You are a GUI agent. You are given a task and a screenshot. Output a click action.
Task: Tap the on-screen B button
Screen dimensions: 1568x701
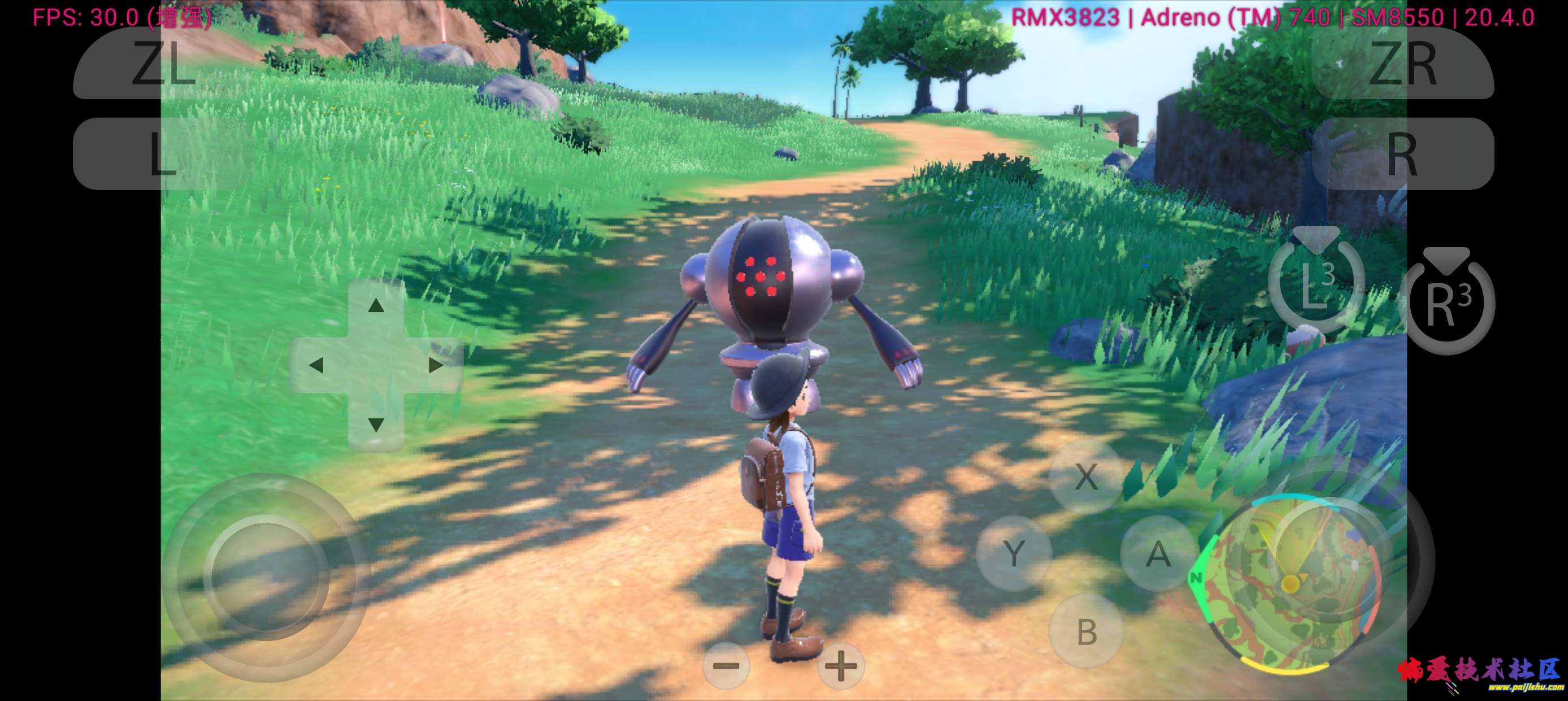tap(1086, 631)
